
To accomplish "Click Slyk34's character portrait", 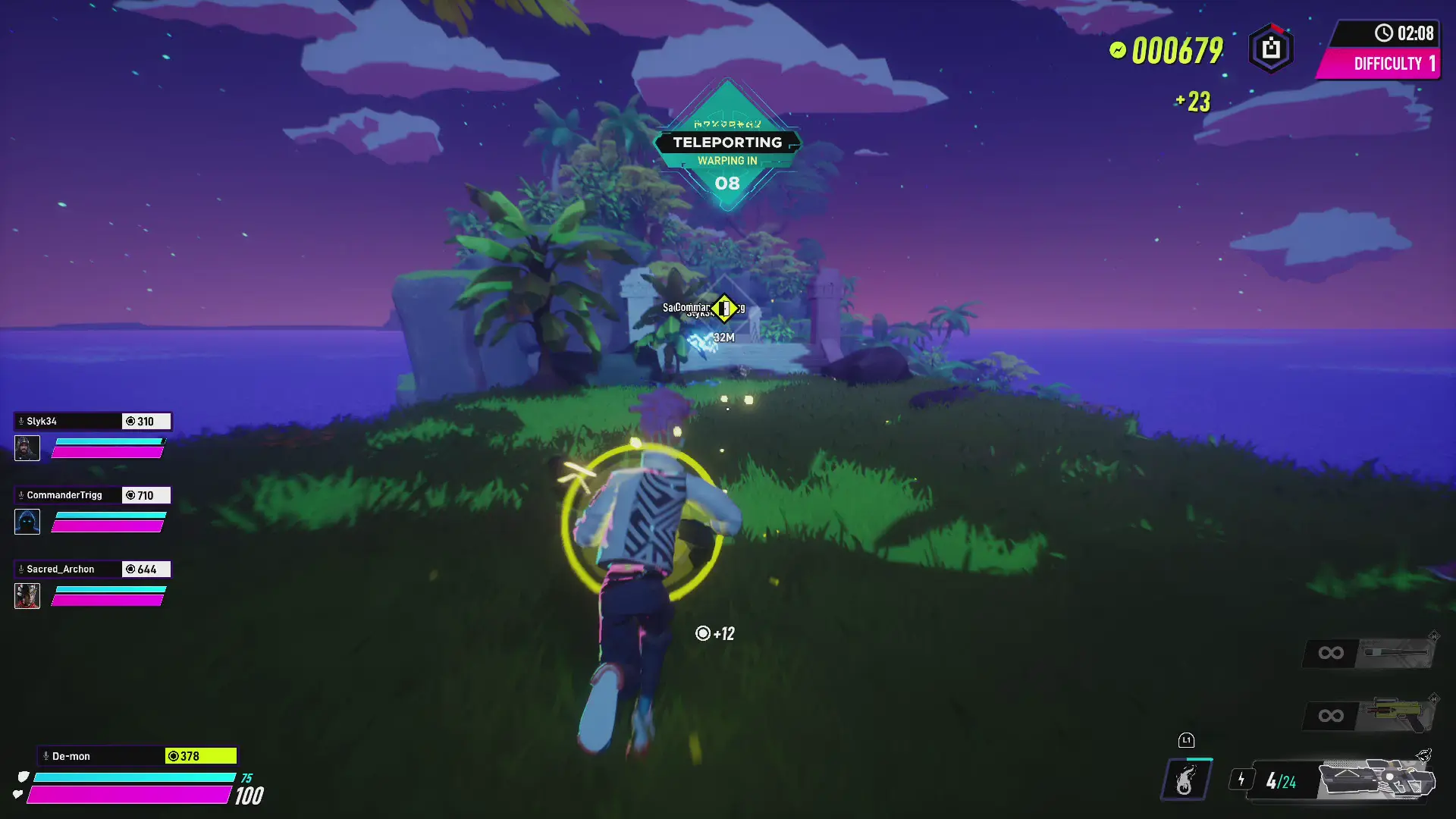I will click(x=27, y=448).
